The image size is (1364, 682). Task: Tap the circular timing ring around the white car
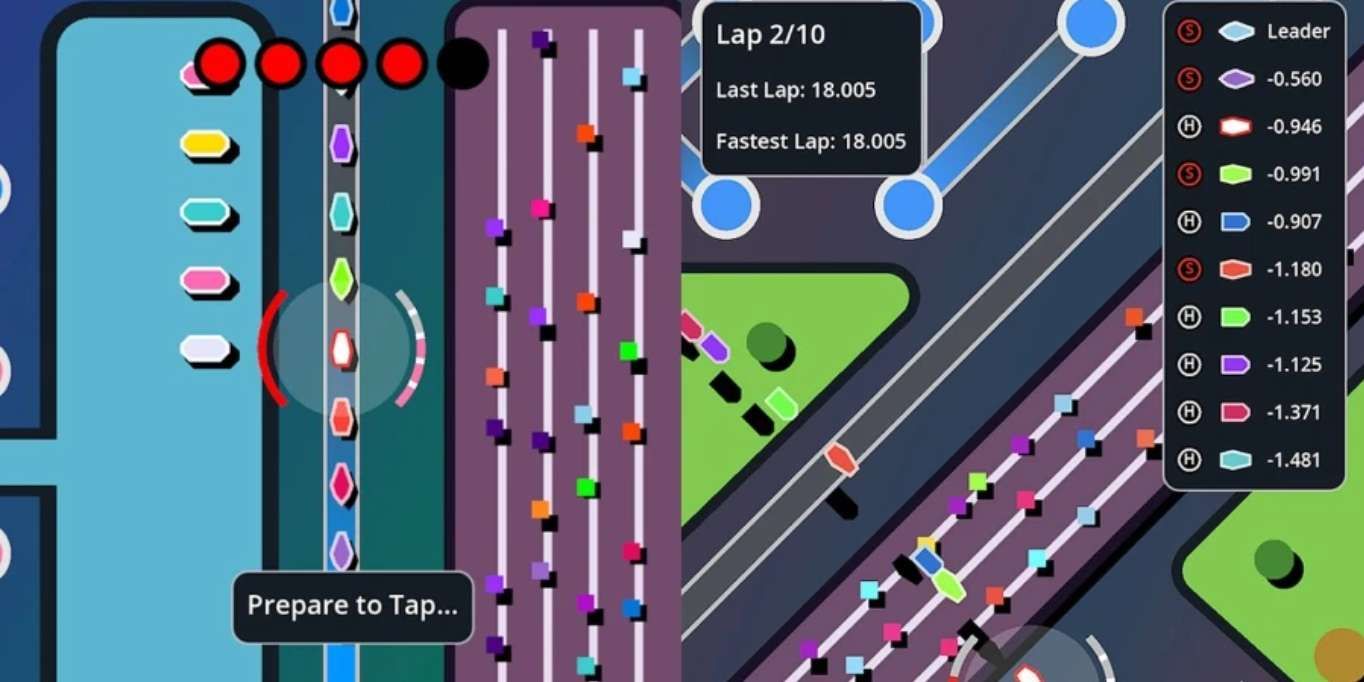pos(342,347)
